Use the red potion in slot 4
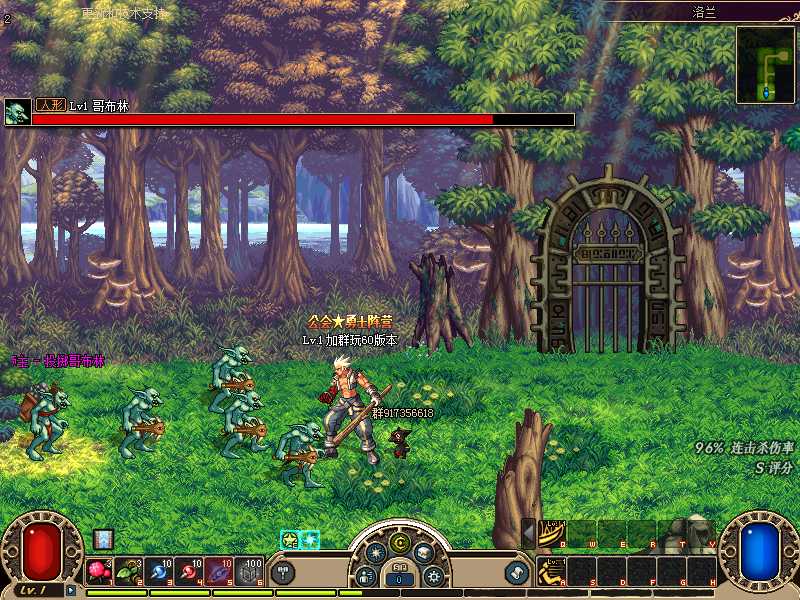 tap(188, 571)
